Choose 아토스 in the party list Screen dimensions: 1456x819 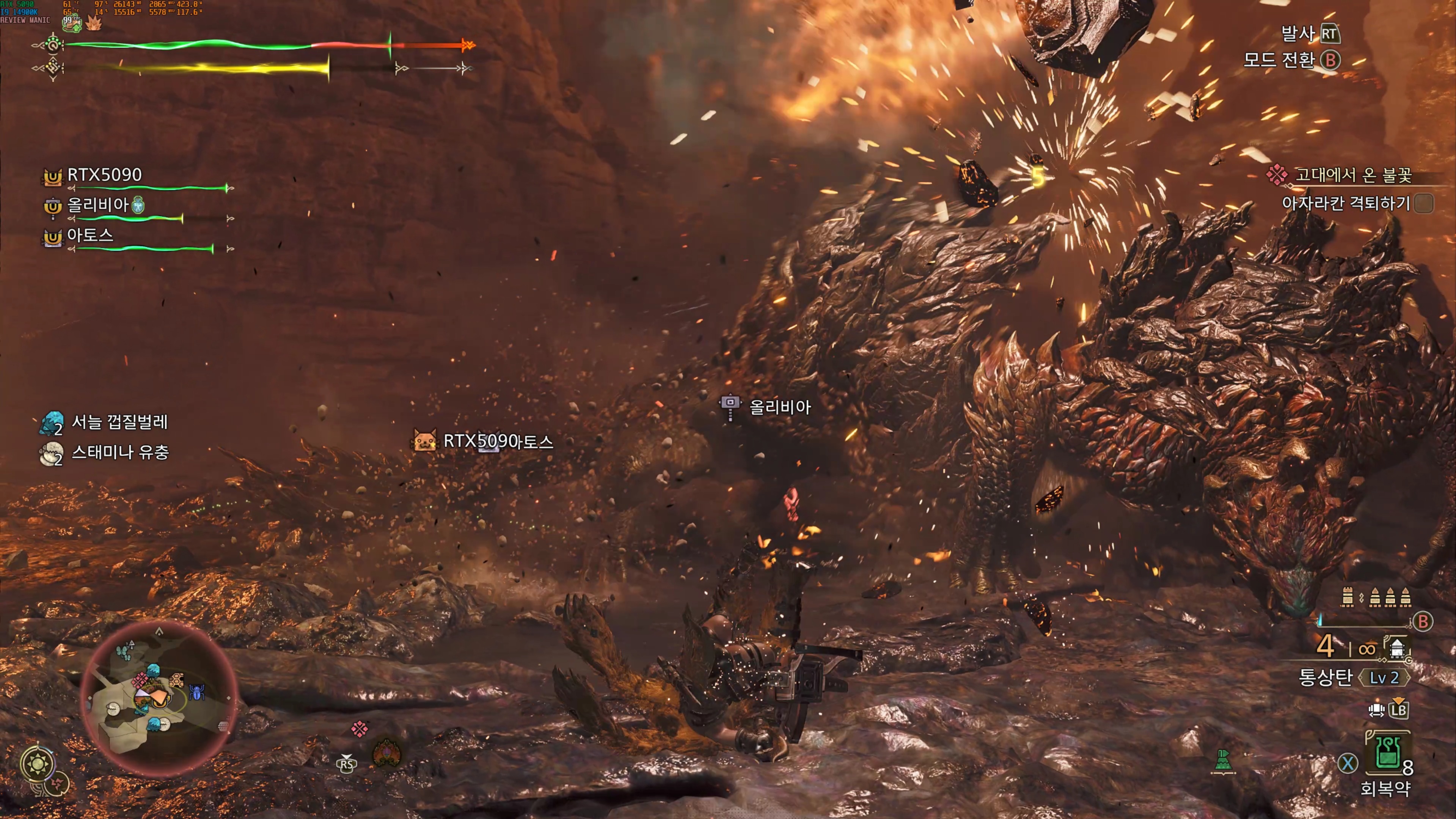click(x=90, y=235)
